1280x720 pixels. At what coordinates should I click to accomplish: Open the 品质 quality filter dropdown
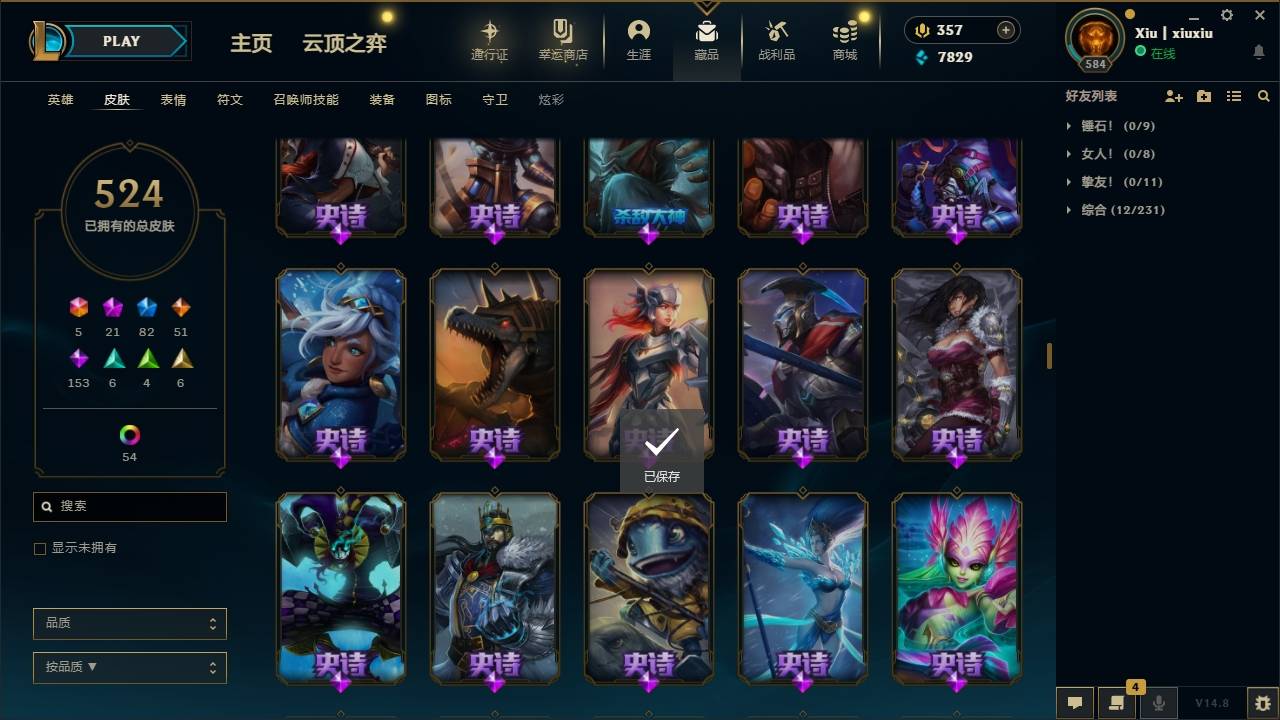pos(129,623)
